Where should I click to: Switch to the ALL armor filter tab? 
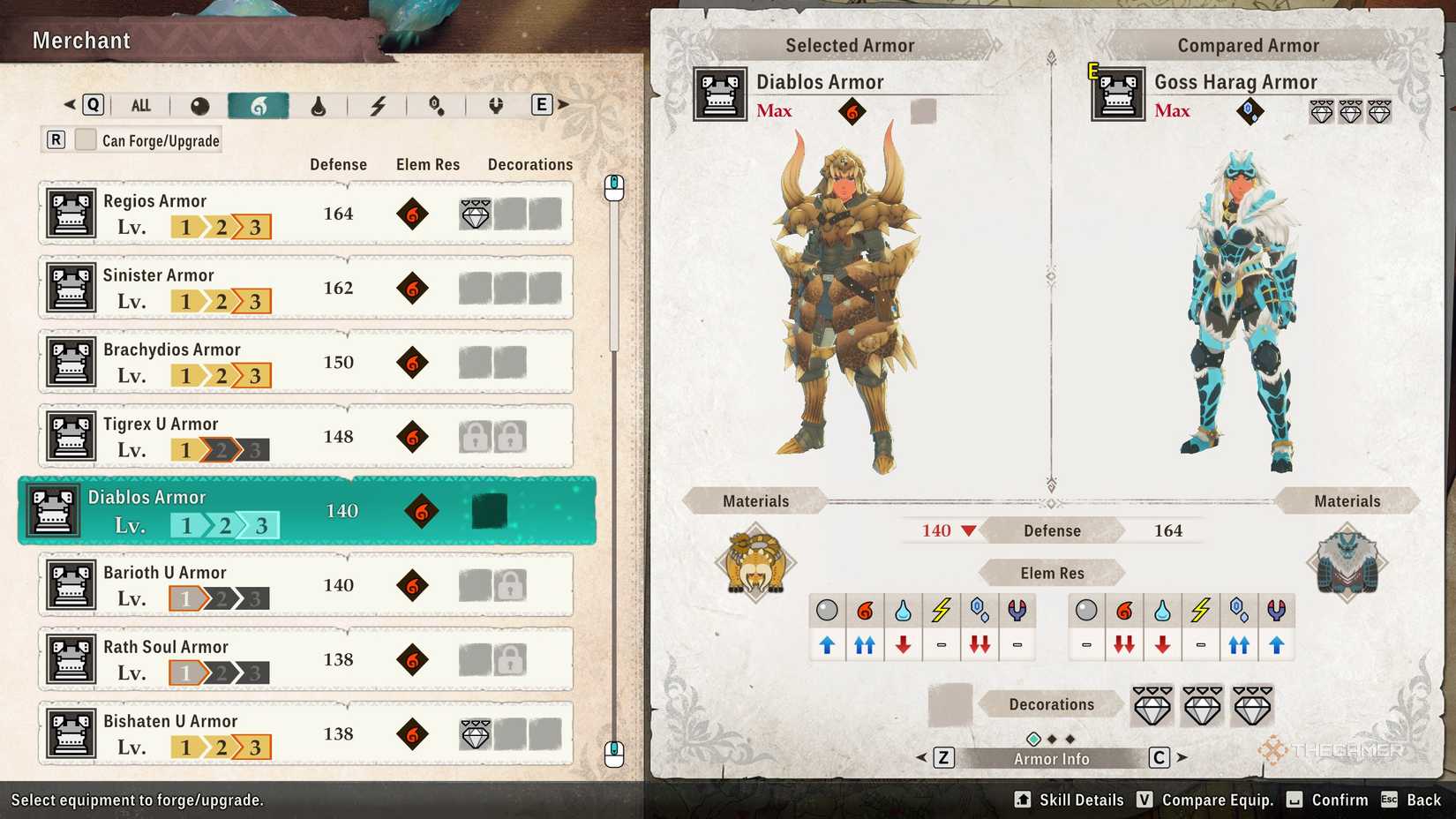pyautogui.click(x=140, y=104)
